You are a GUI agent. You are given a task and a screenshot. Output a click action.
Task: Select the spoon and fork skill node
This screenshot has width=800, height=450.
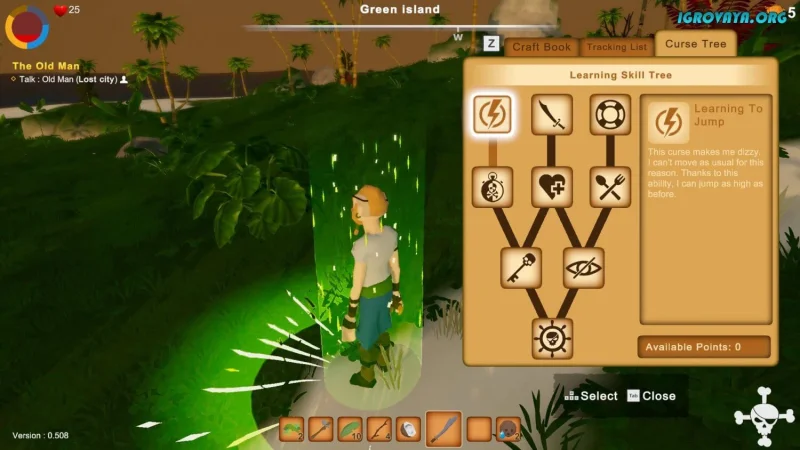pyautogui.click(x=609, y=187)
